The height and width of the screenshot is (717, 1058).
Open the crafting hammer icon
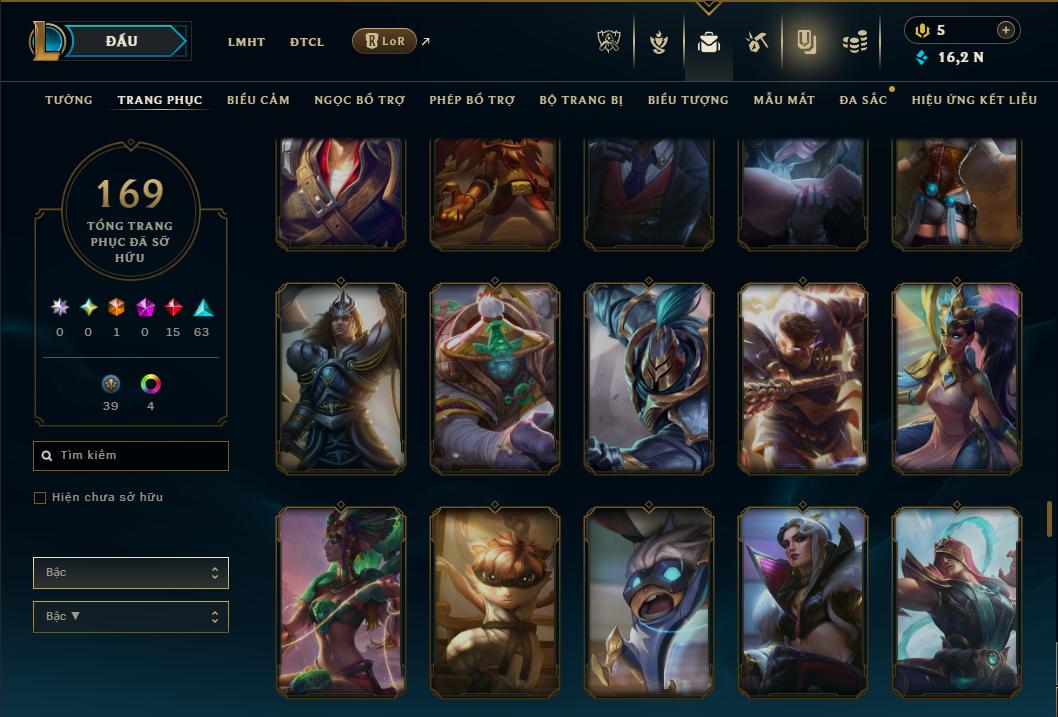pos(757,42)
